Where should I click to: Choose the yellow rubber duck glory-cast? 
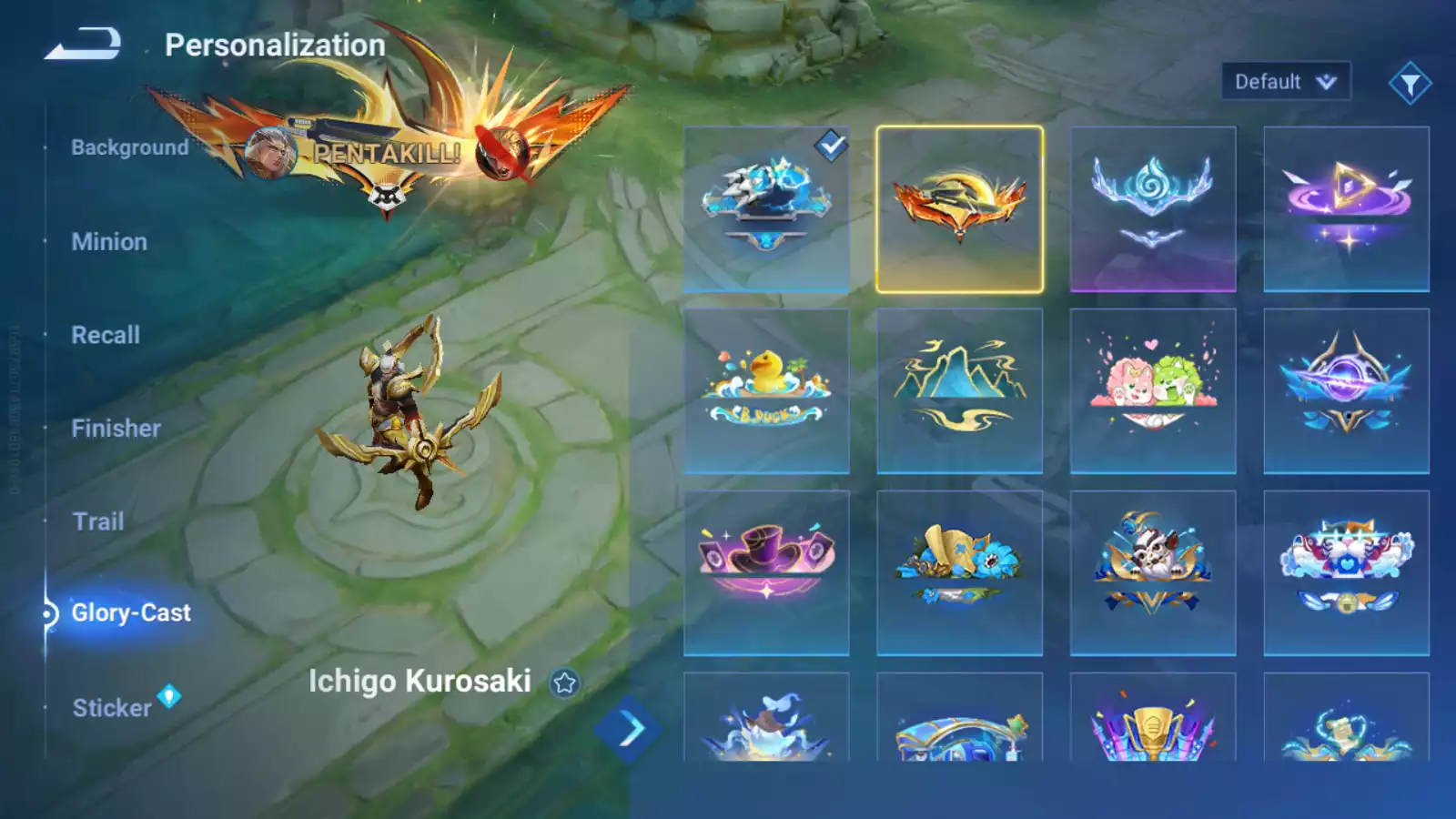[x=766, y=391]
